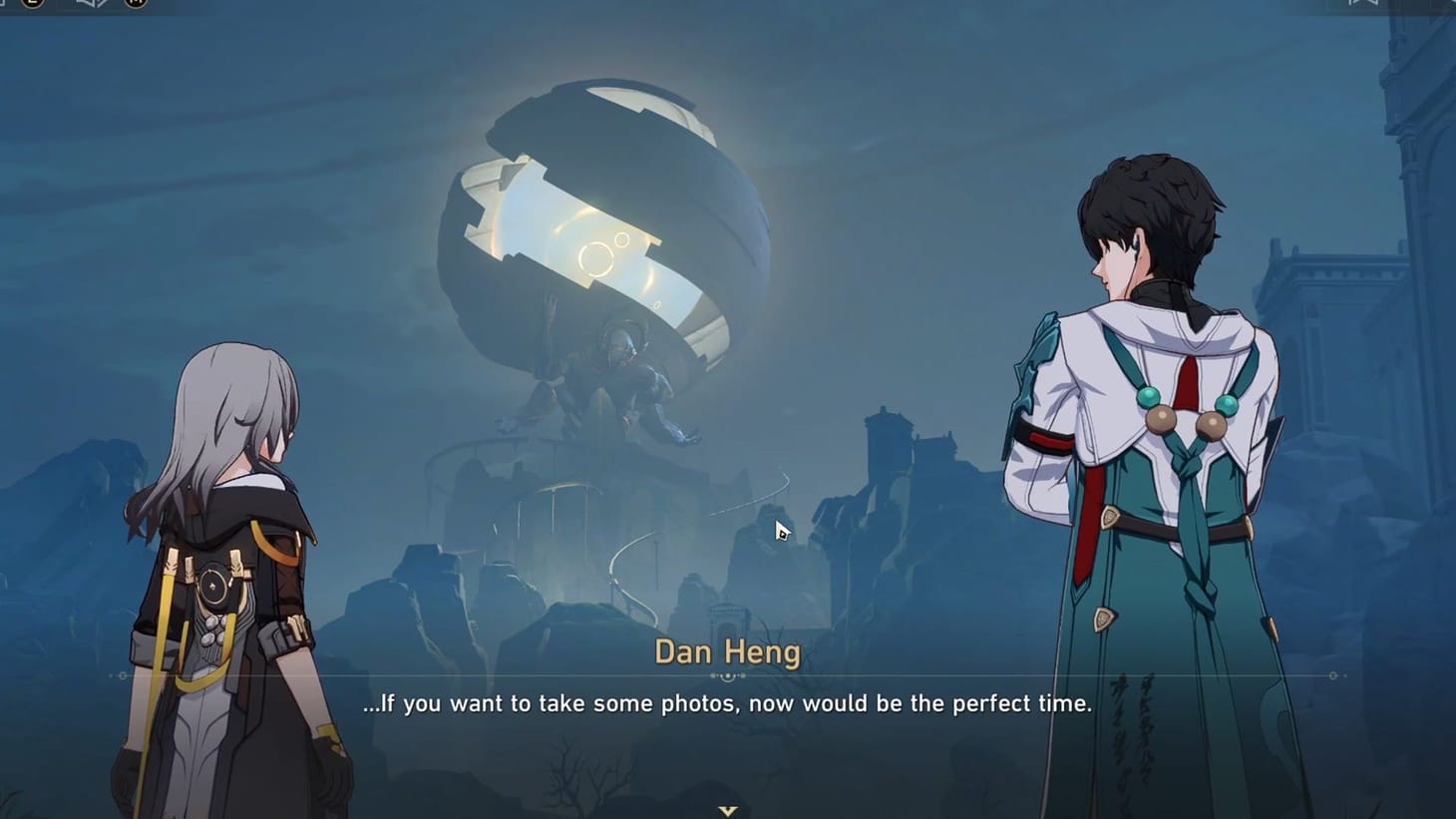Click Dan Heng's name label

coord(727,651)
